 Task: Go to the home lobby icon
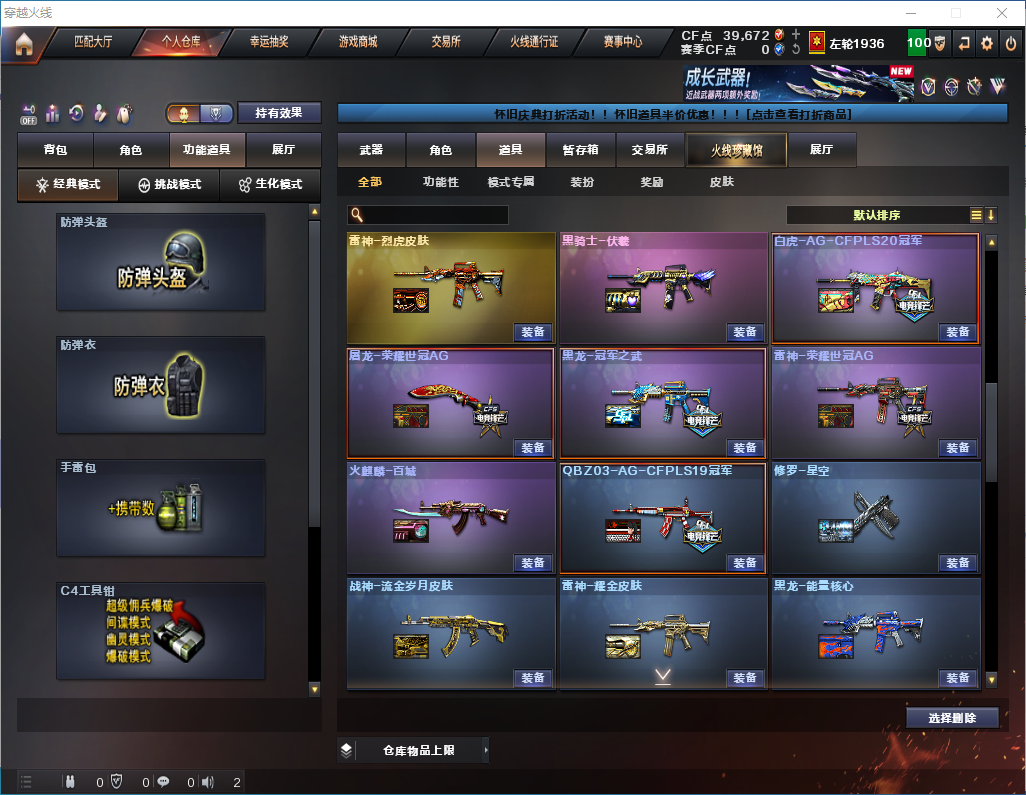coord(24,44)
